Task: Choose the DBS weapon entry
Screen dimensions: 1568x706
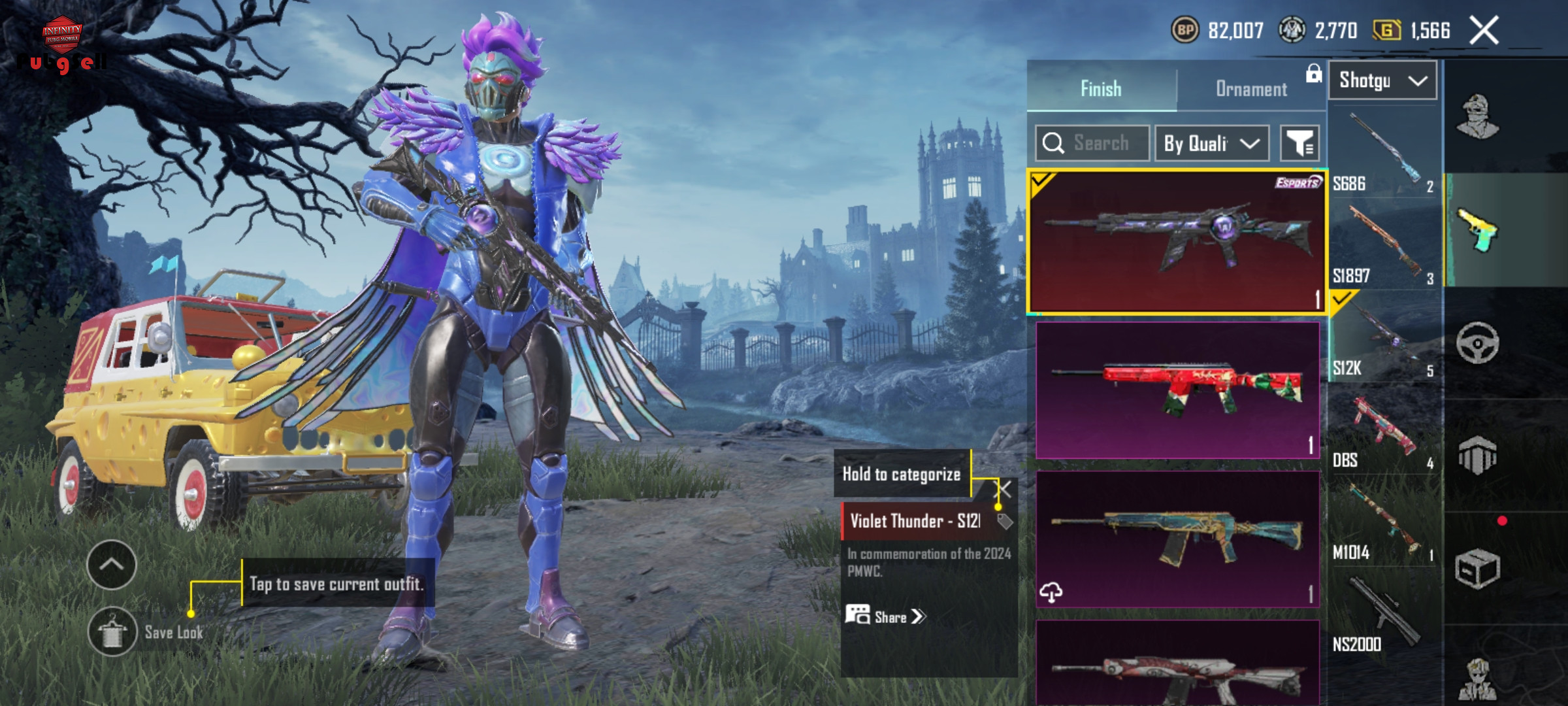Action: tap(1384, 430)
